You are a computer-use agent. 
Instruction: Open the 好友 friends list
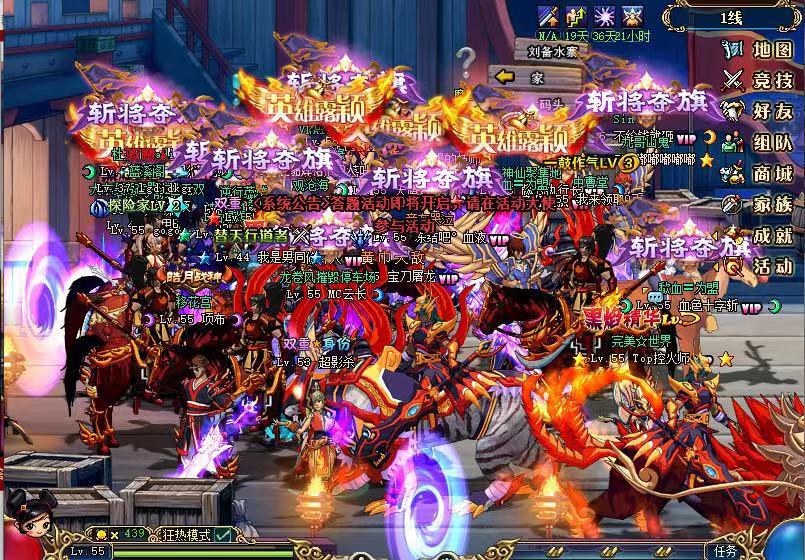point(762,111)
